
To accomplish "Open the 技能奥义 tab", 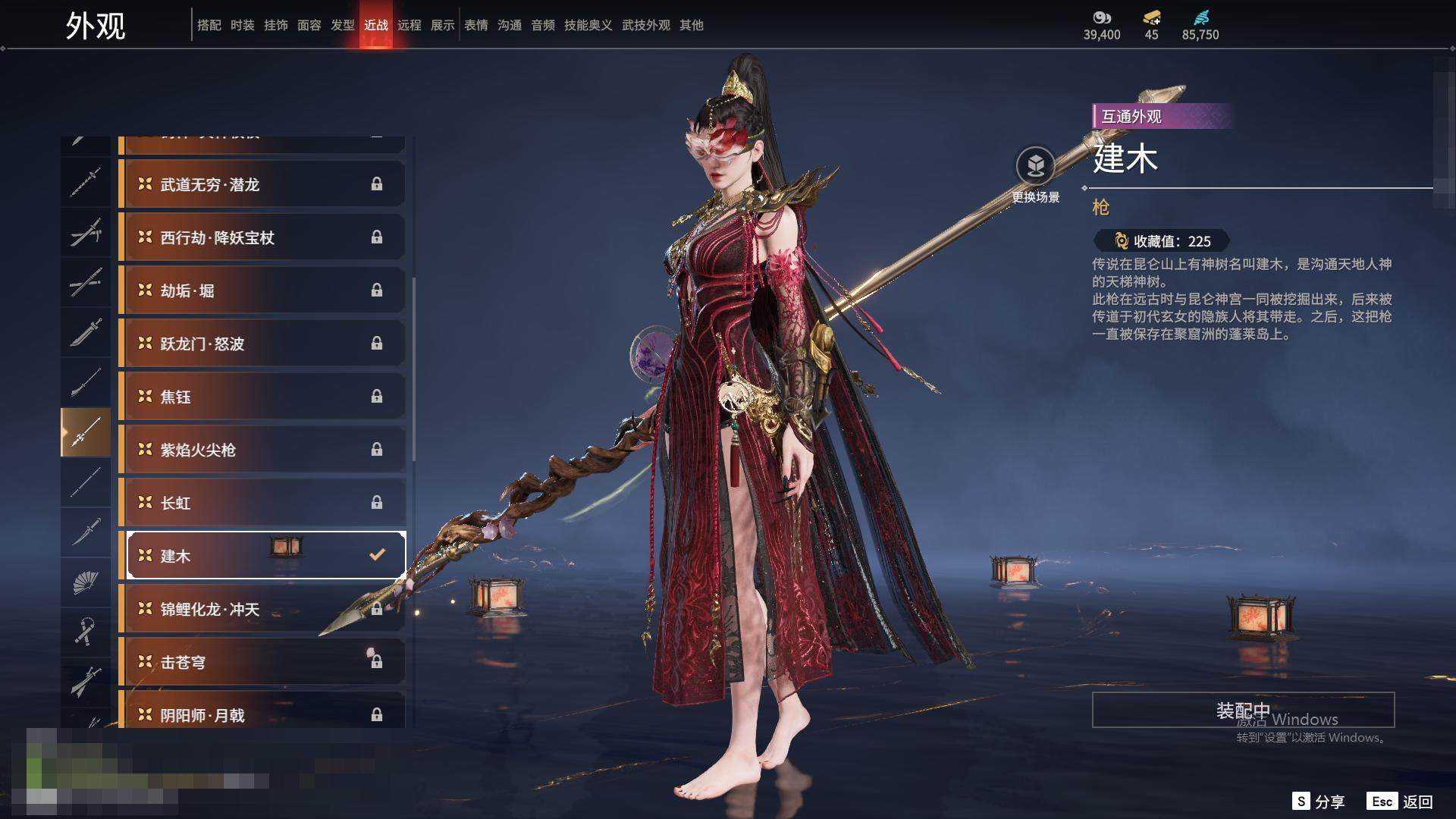I will [x=588, y=25].
